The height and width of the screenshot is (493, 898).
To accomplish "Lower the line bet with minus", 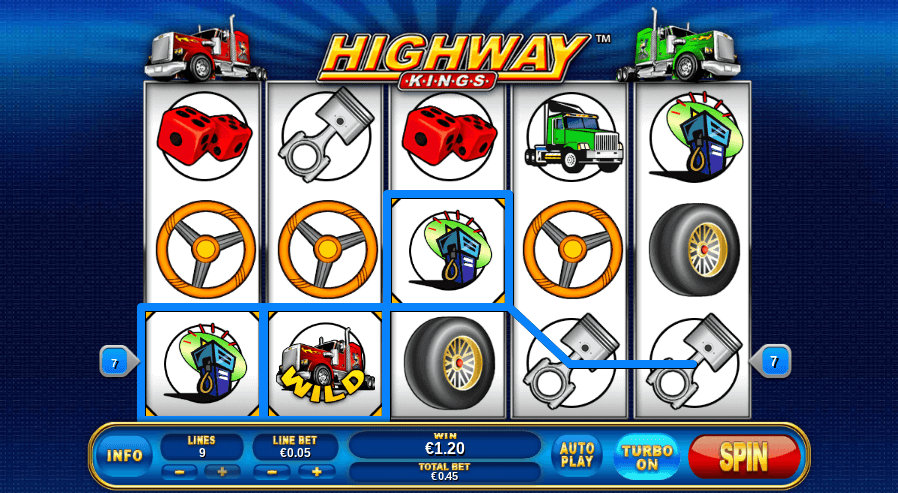I will point(271,471).
